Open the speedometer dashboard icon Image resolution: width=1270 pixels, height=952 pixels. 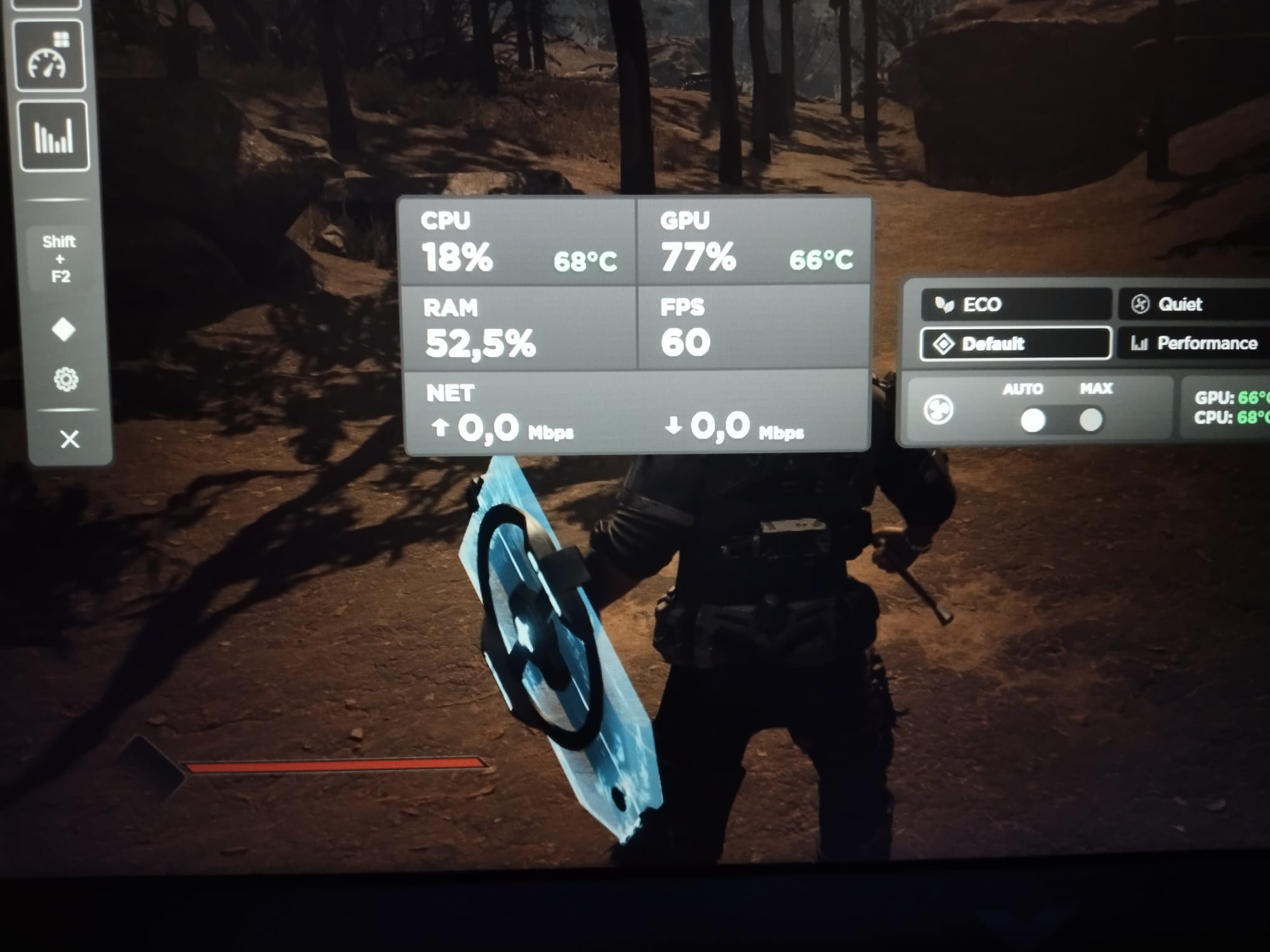click(49, 57)
